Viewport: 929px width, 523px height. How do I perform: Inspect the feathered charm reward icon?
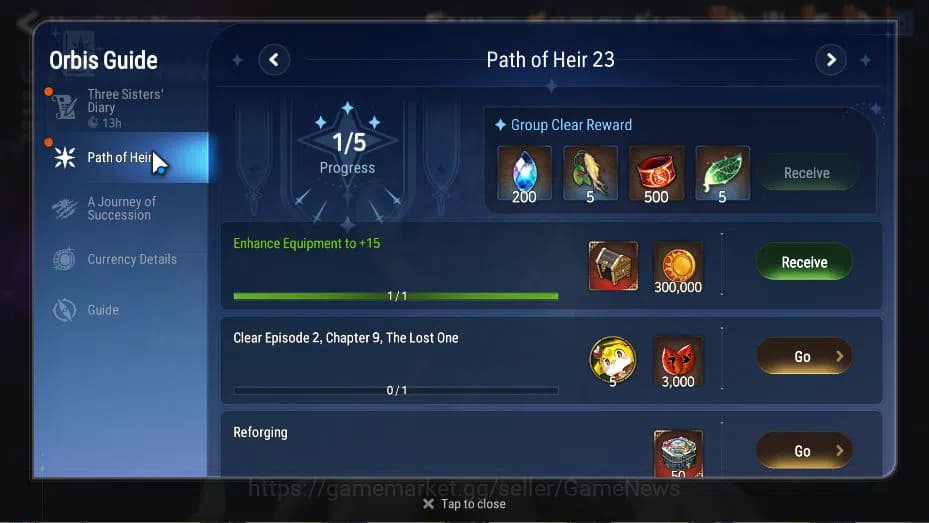[590, 172]
